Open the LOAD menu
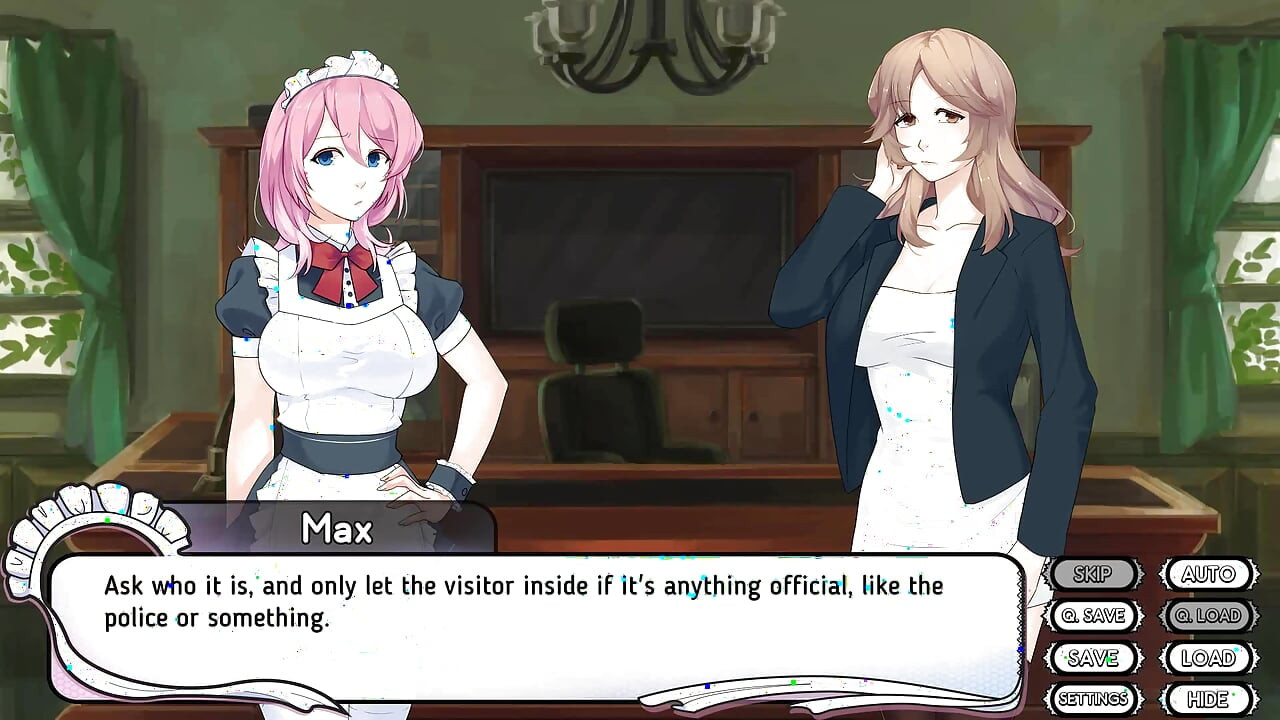1280x720 pixels. 1207,658
